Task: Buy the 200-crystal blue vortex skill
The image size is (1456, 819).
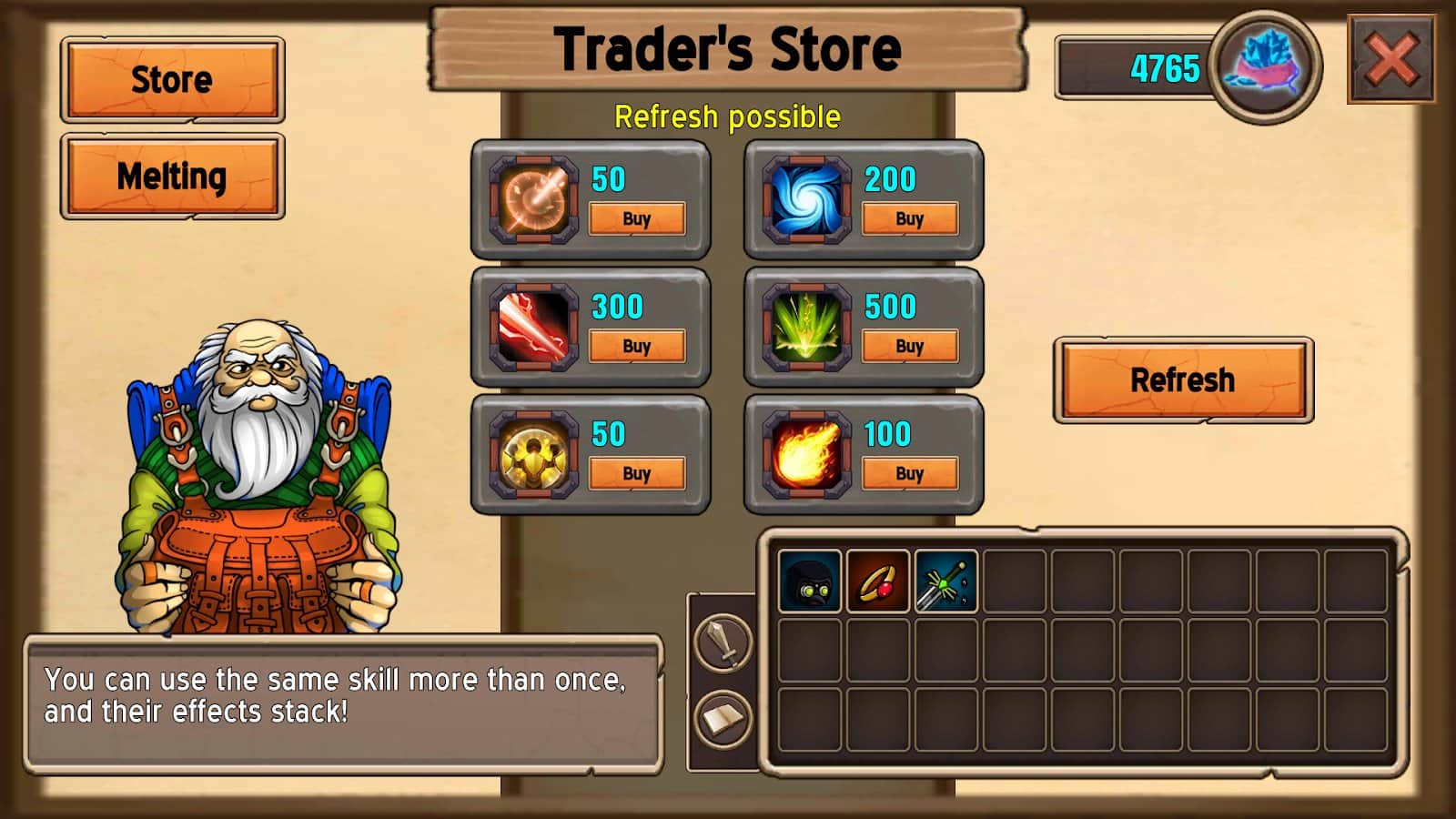Action: (909, 219)
